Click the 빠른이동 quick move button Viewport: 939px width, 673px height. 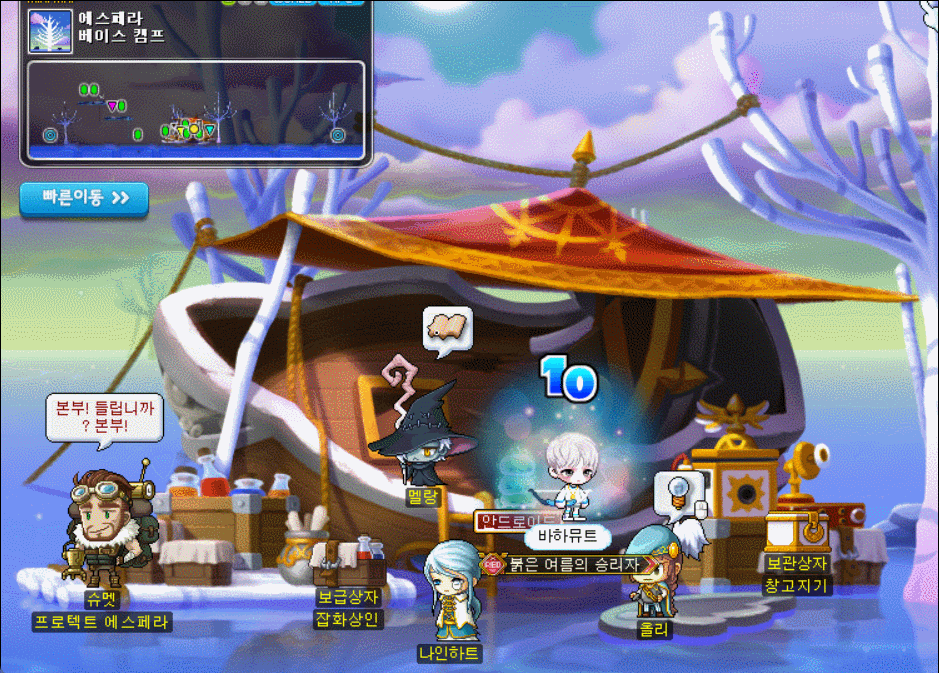[x=84, y=198]
